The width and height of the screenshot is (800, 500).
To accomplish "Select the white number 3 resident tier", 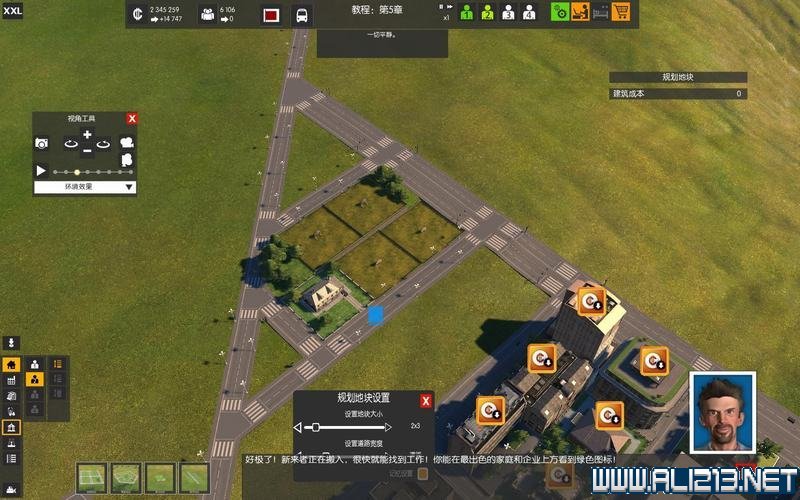I will (508, 13).
